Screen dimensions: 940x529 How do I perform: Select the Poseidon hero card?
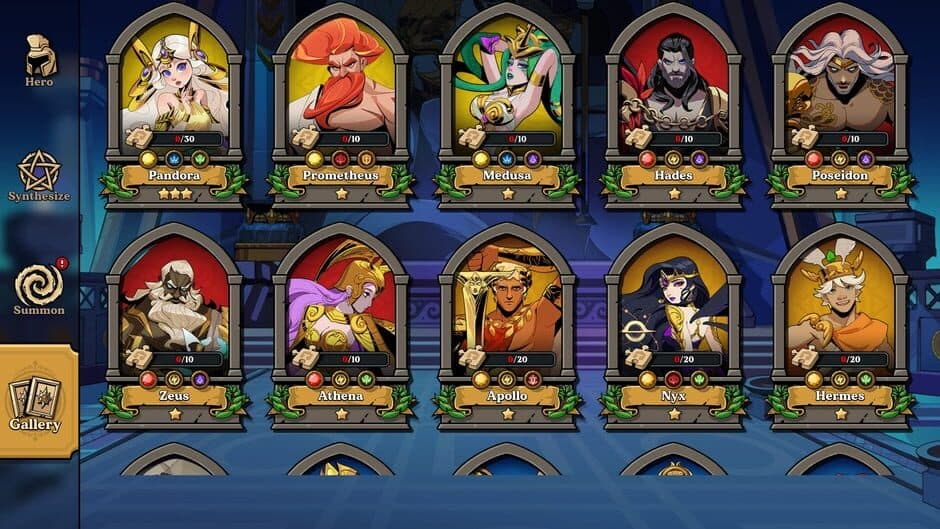click(840, 100)
